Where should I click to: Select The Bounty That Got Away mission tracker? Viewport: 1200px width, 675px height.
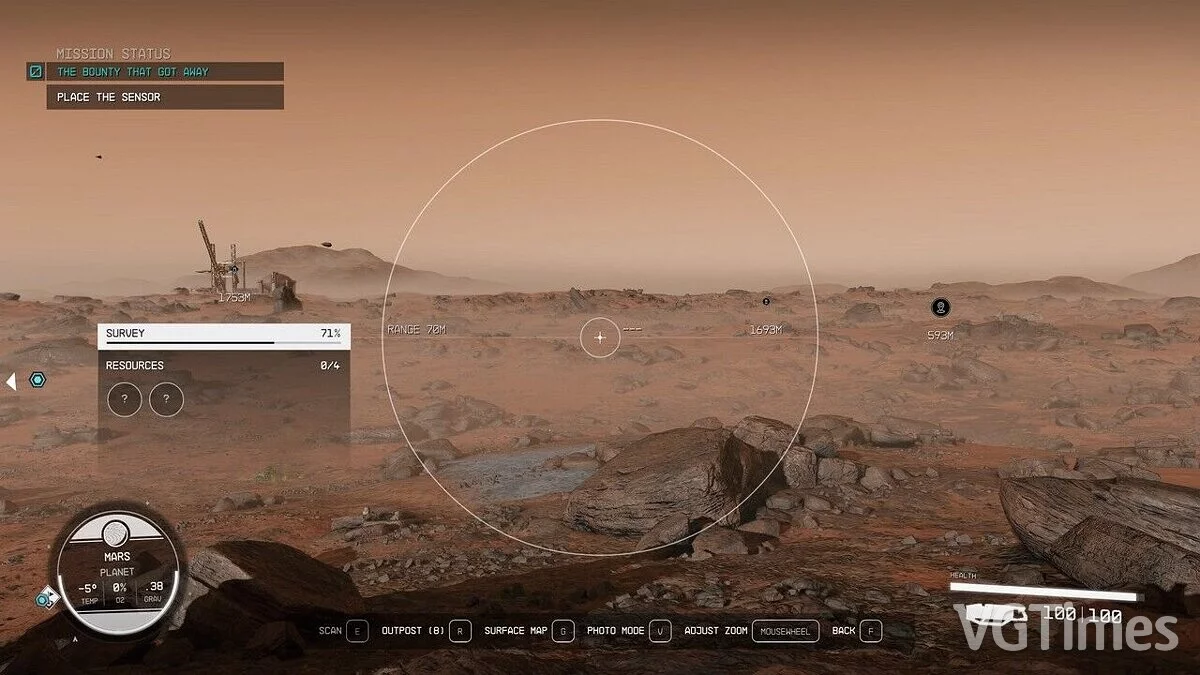pos(165,72)
